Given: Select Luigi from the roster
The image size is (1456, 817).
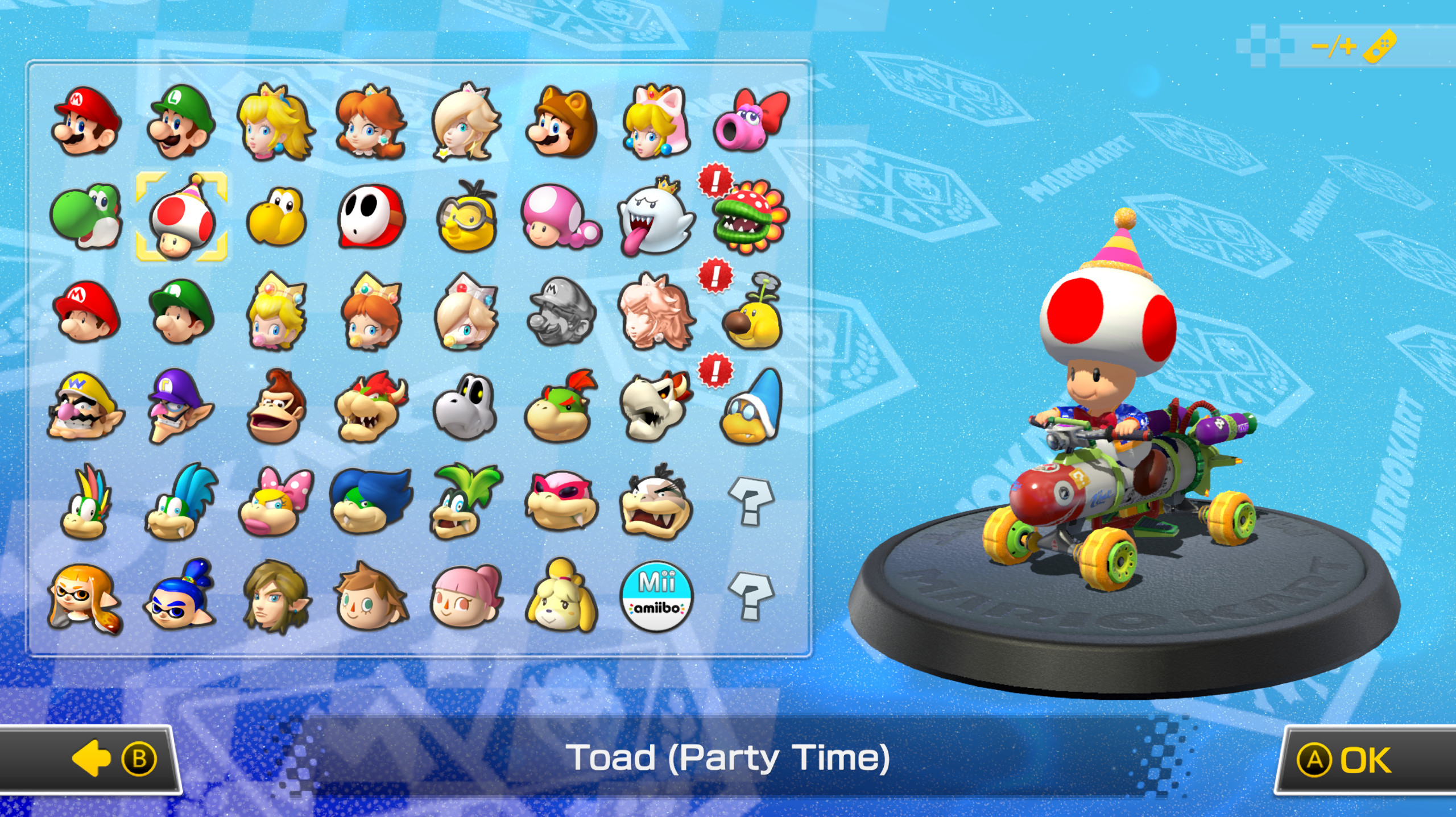Looking at the screenshot, I should (182, 122).
